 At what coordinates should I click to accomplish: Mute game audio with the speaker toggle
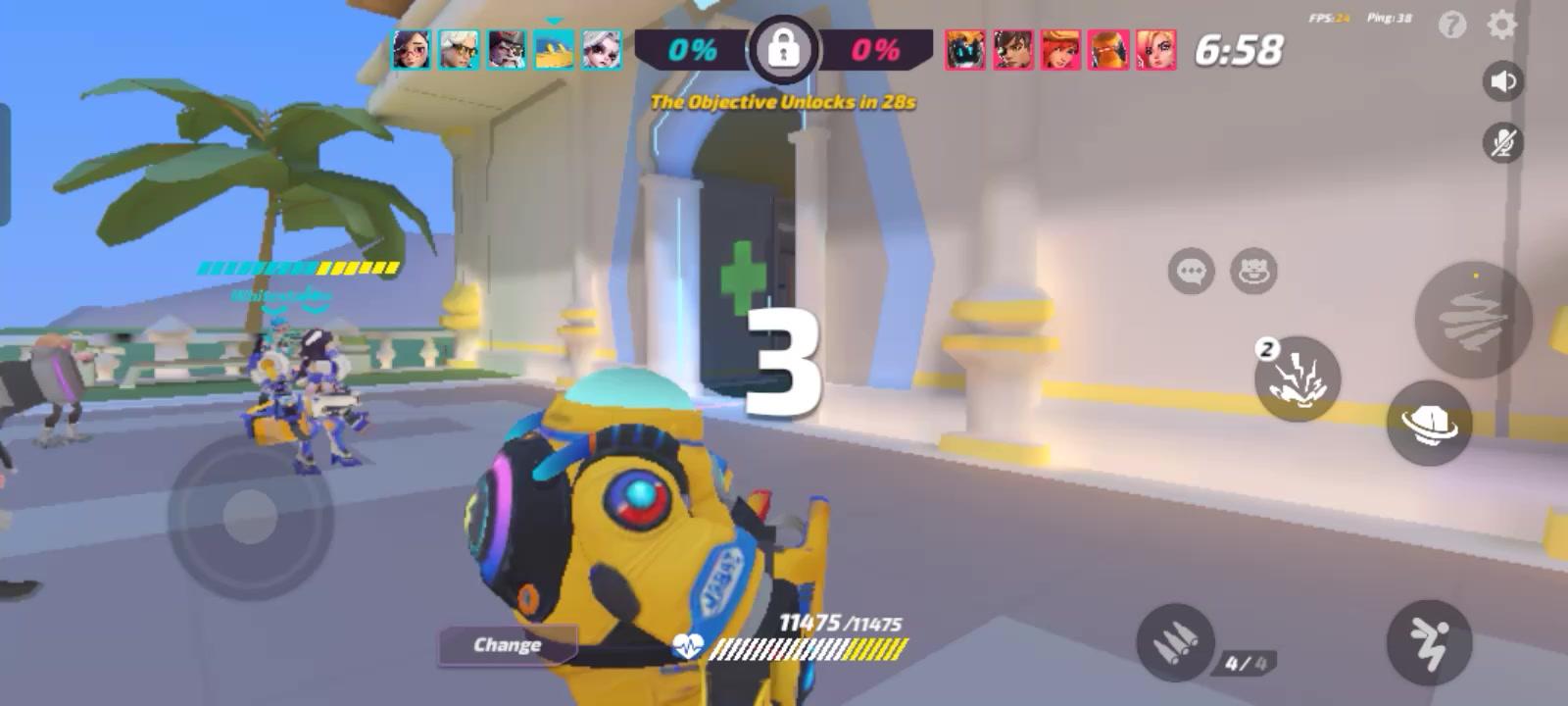point(1502,82)
